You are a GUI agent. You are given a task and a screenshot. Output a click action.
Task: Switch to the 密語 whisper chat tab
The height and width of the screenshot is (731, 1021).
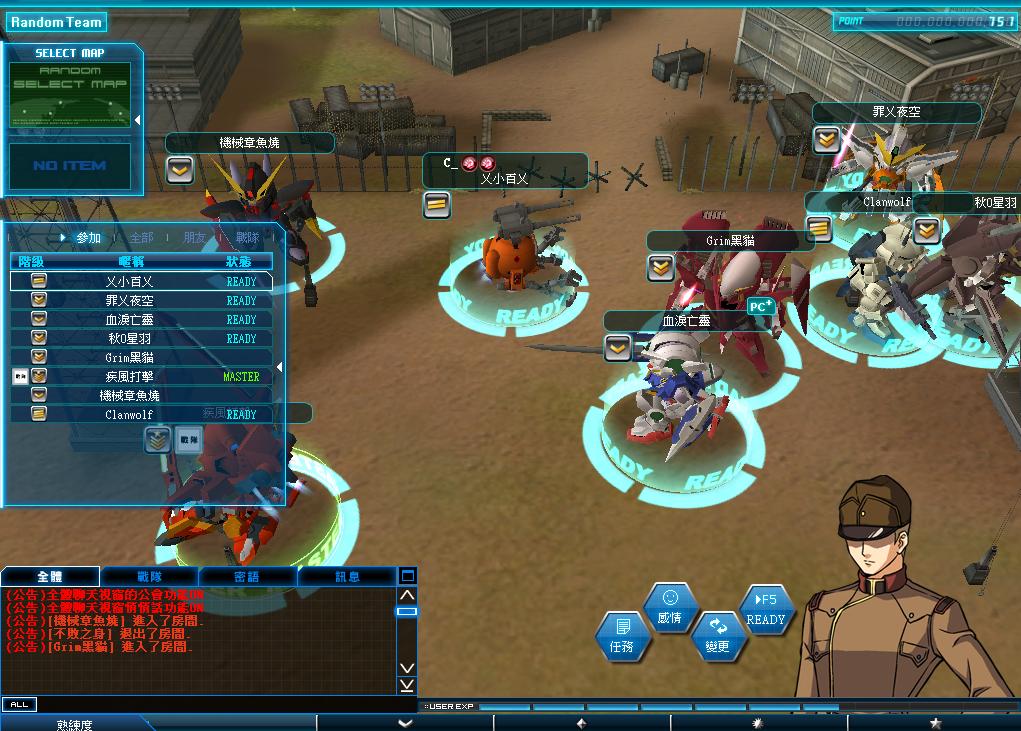coord(247,577)
